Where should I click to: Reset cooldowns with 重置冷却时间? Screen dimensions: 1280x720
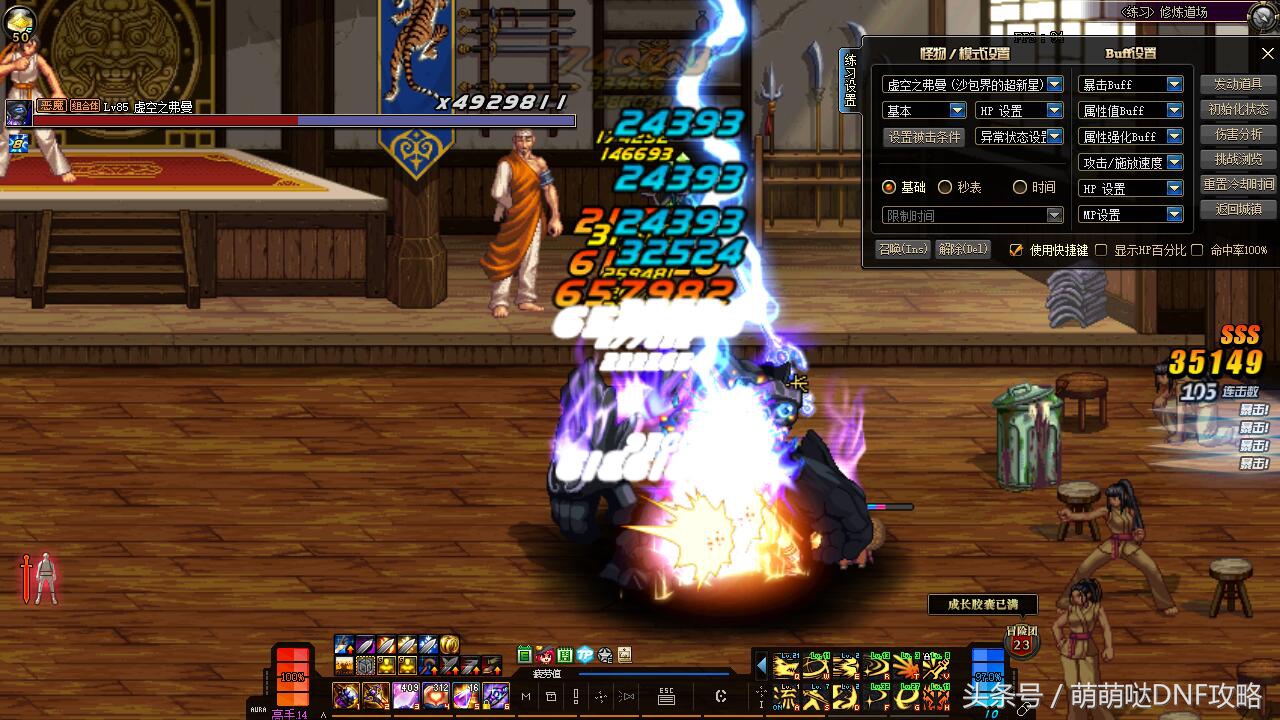(1238, 185)
